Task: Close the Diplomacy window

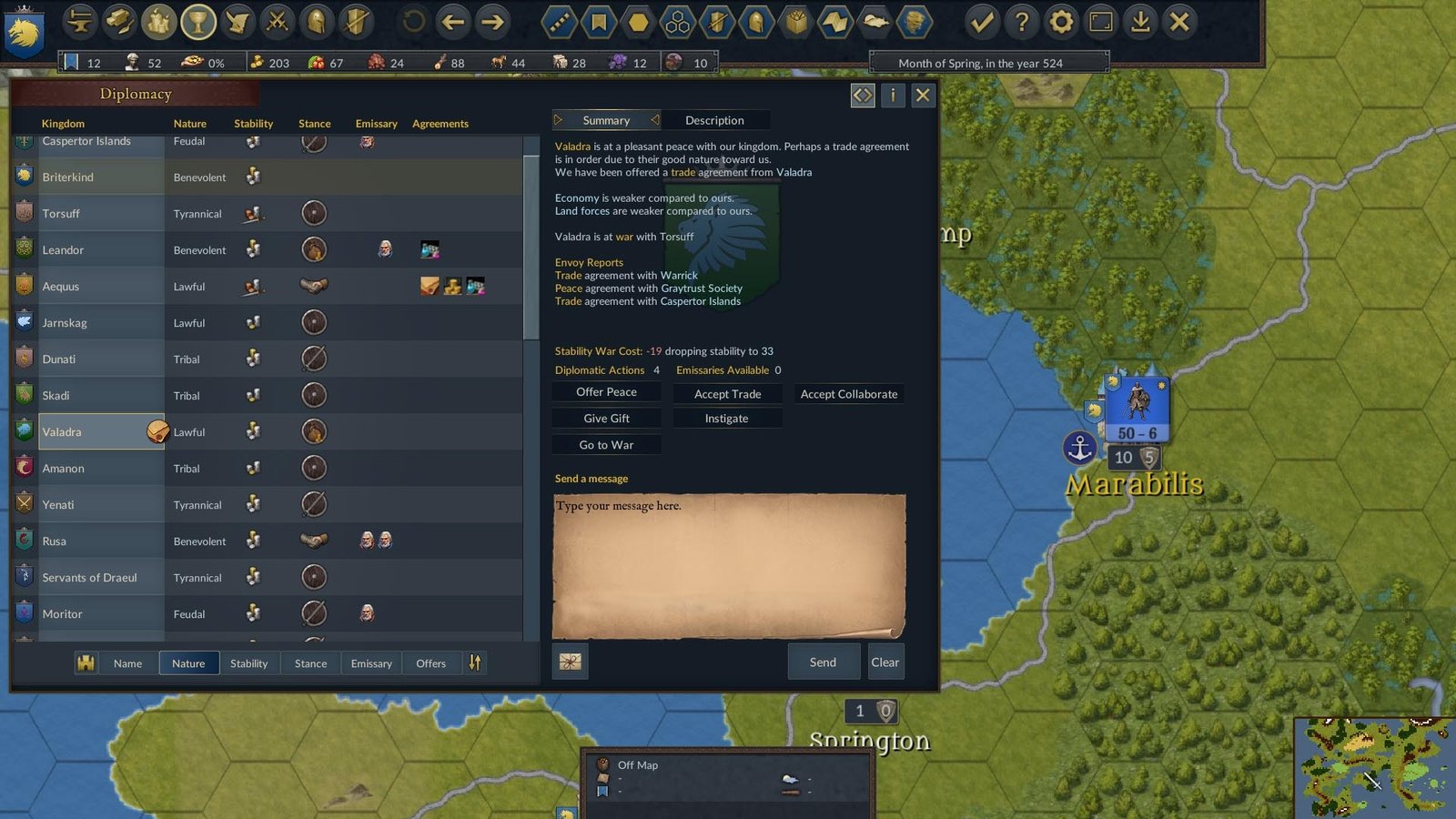Action: coord(923,95)
